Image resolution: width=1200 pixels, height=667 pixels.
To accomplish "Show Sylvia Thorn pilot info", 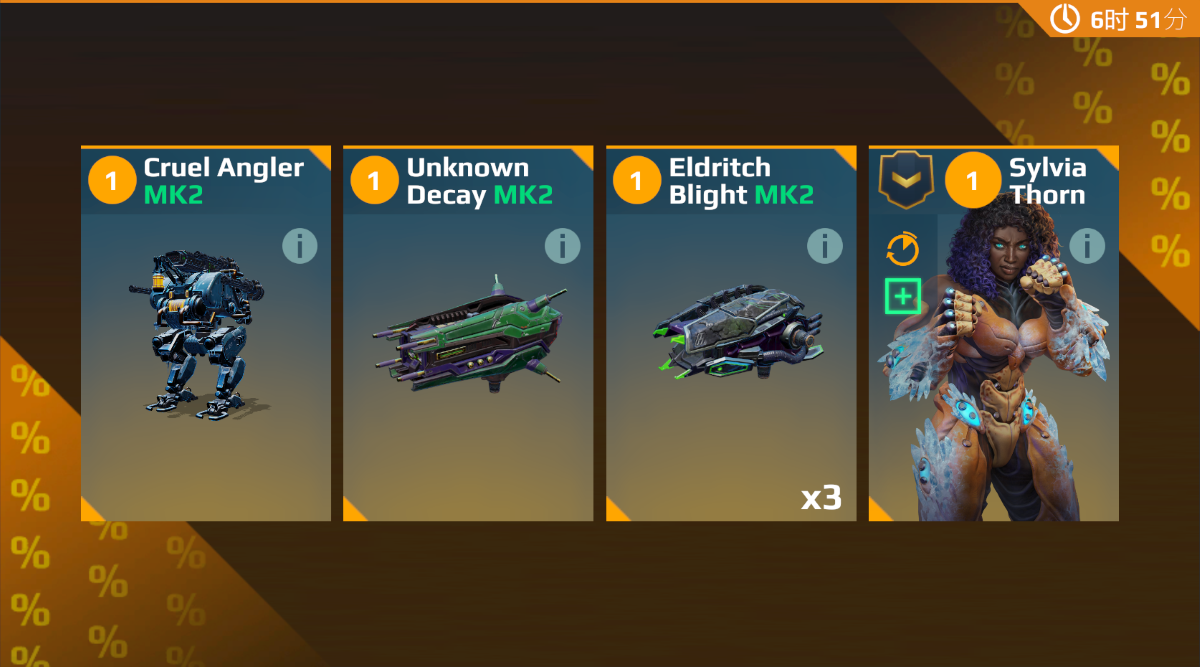I will click(1087, 246).
